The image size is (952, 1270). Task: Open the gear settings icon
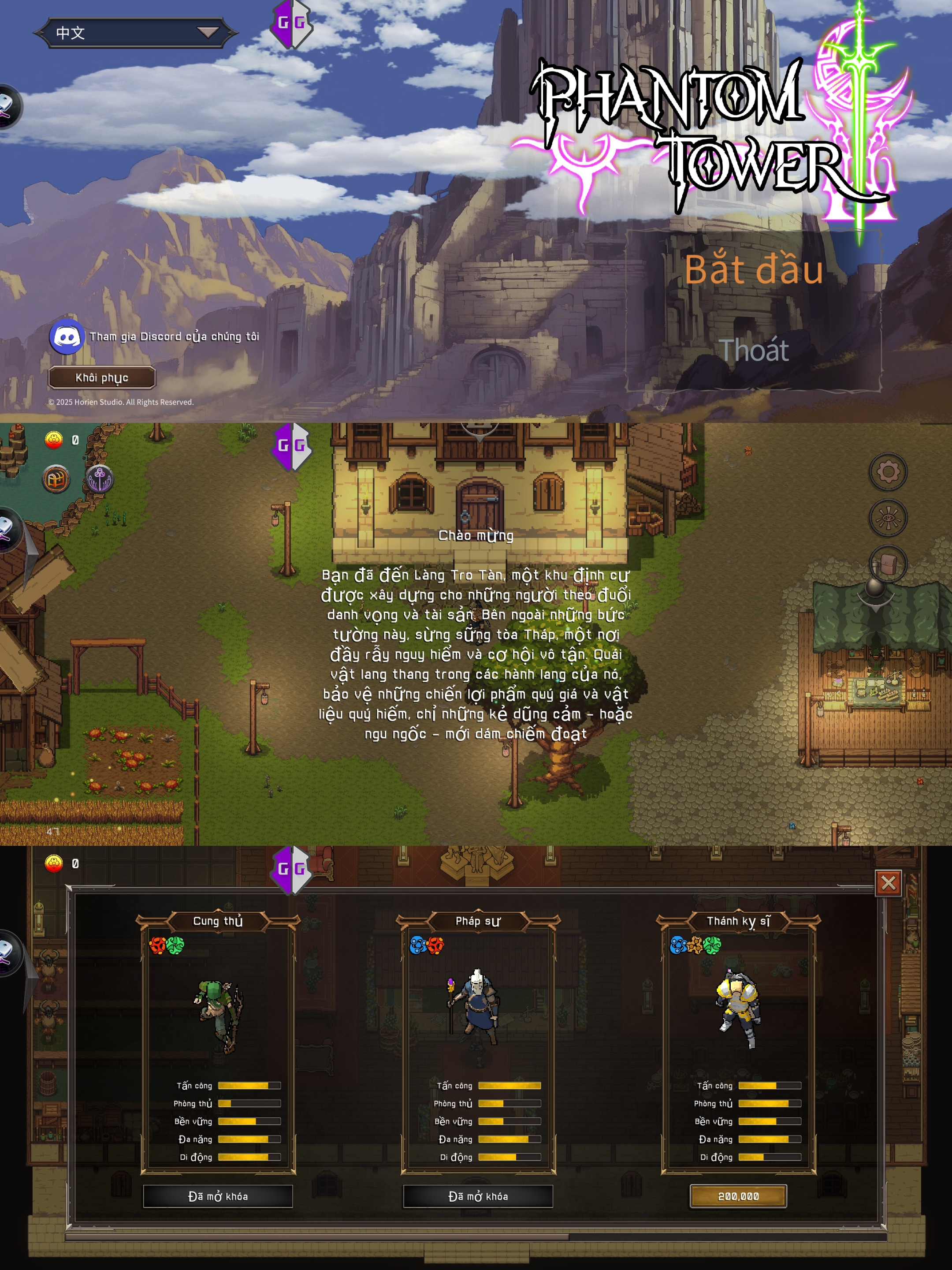click(x=888, y=472)
